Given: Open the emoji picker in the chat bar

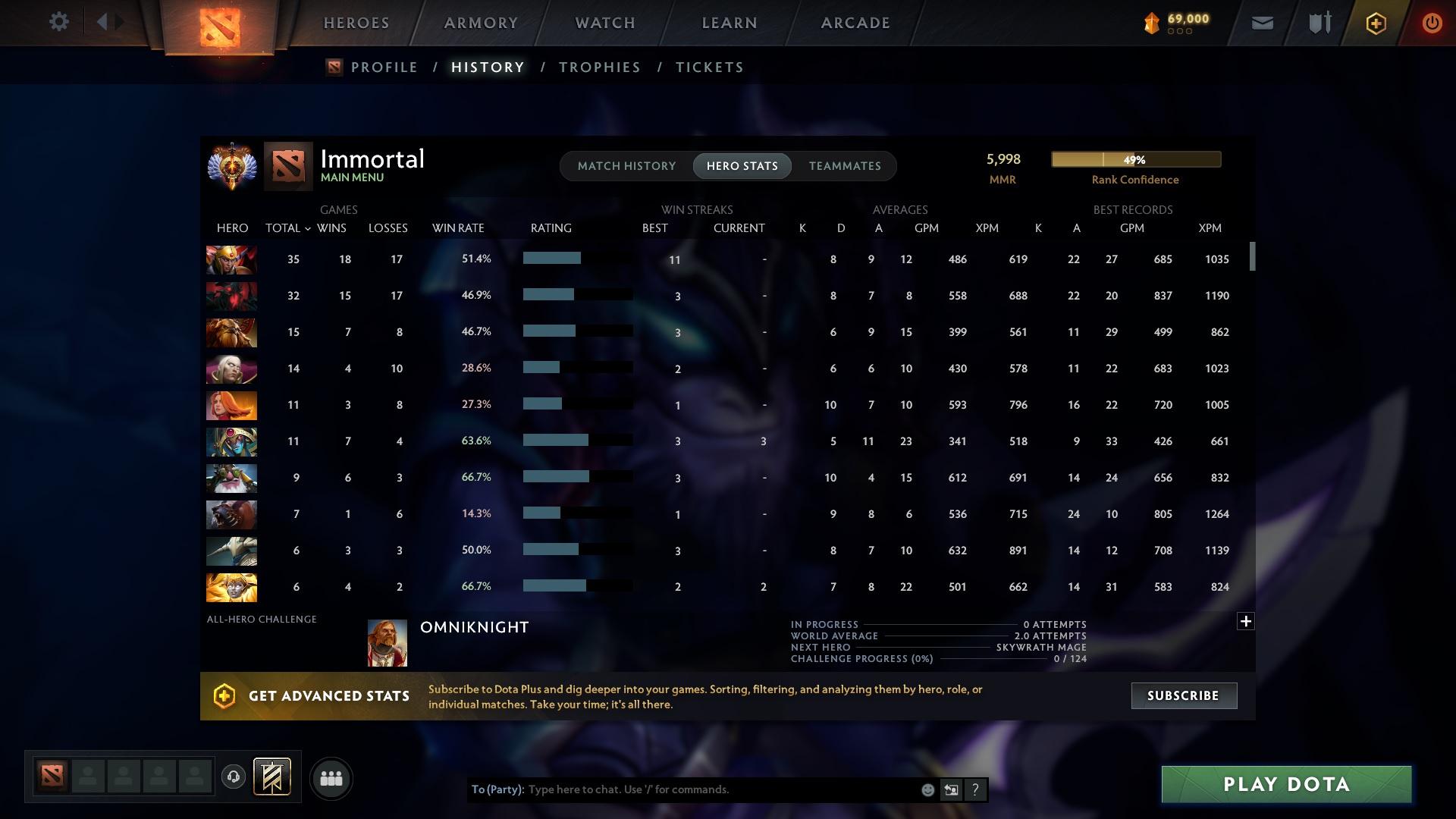Looking at the screenshot, I should [927, 789].
